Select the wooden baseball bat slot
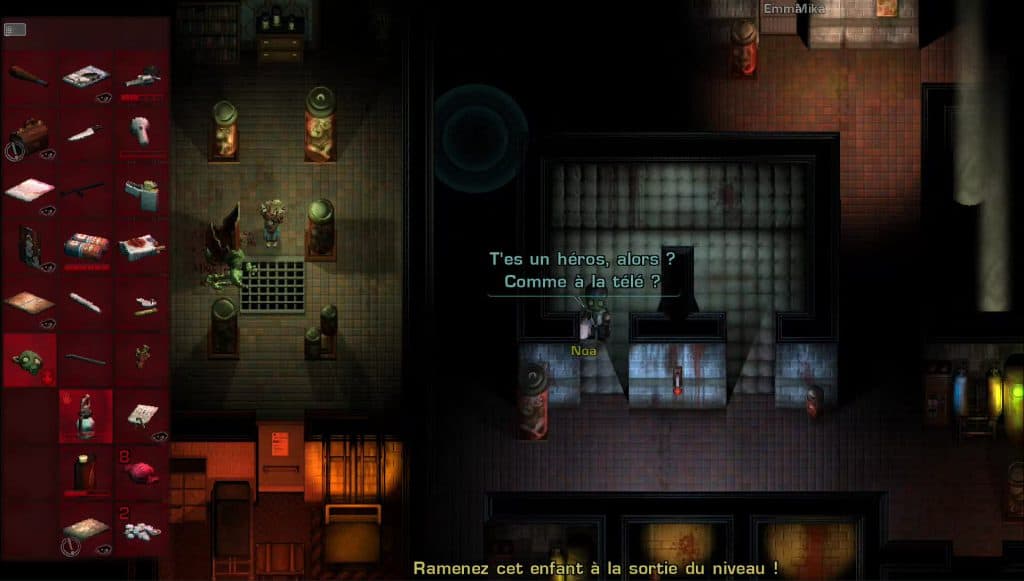The height and width of the screenshot is (581, 1024). [x=28, y=77]
